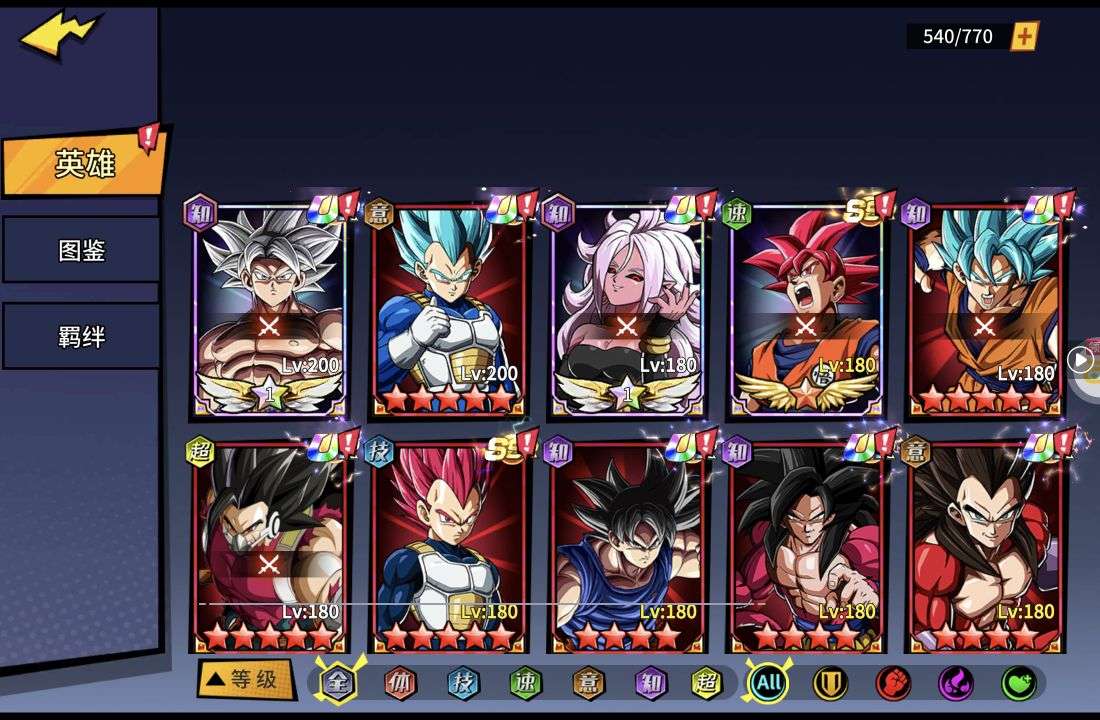The width and height of the screenshot is (1100, 720).
Task: Select the All role filter
Action: pos(768,683)
